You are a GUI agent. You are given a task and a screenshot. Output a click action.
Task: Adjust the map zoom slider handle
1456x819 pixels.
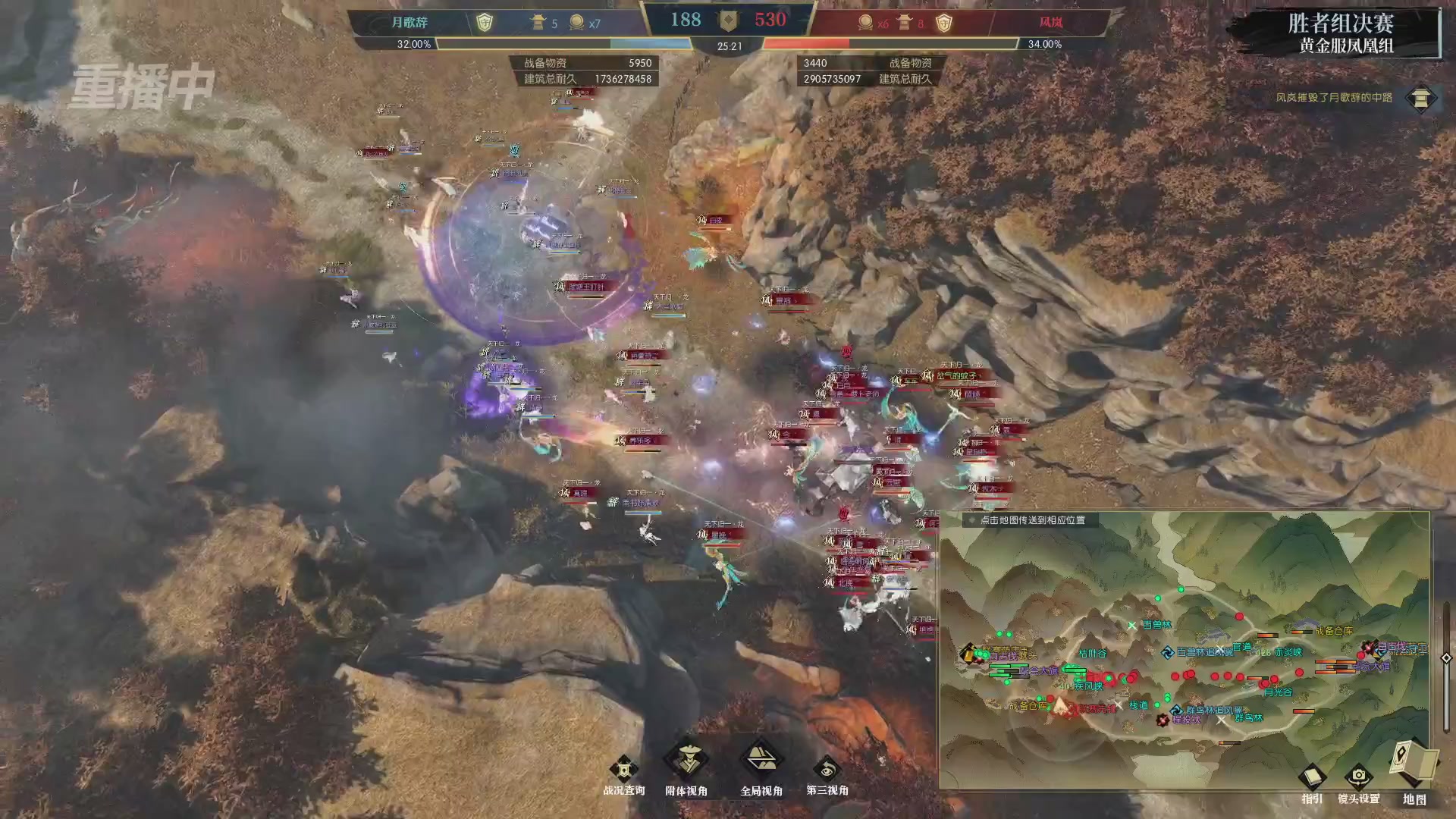point(1446,658)
